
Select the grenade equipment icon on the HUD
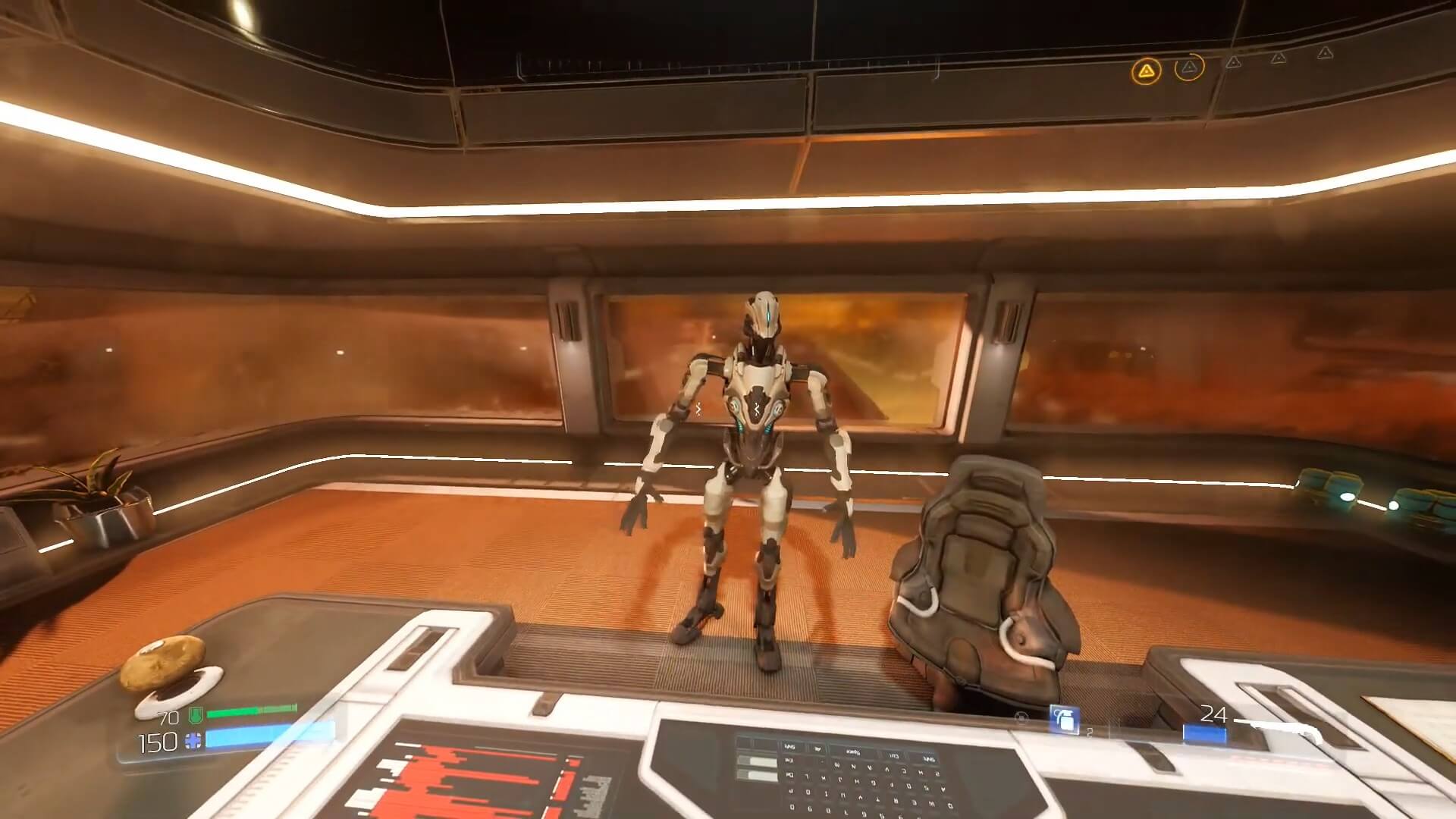(x=1063, y=718)
